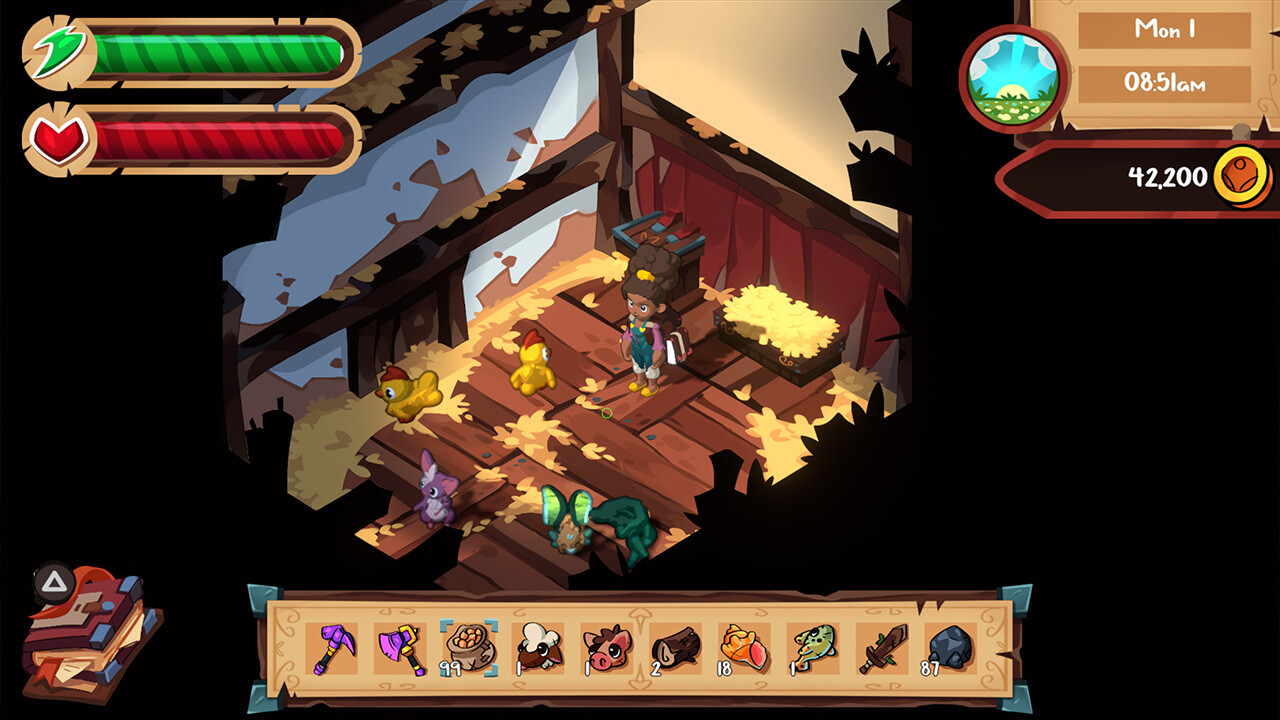Choose the orange flower petals slot
The height and width of the screenshot is (720, 1280).
click(x=743, y=649)
